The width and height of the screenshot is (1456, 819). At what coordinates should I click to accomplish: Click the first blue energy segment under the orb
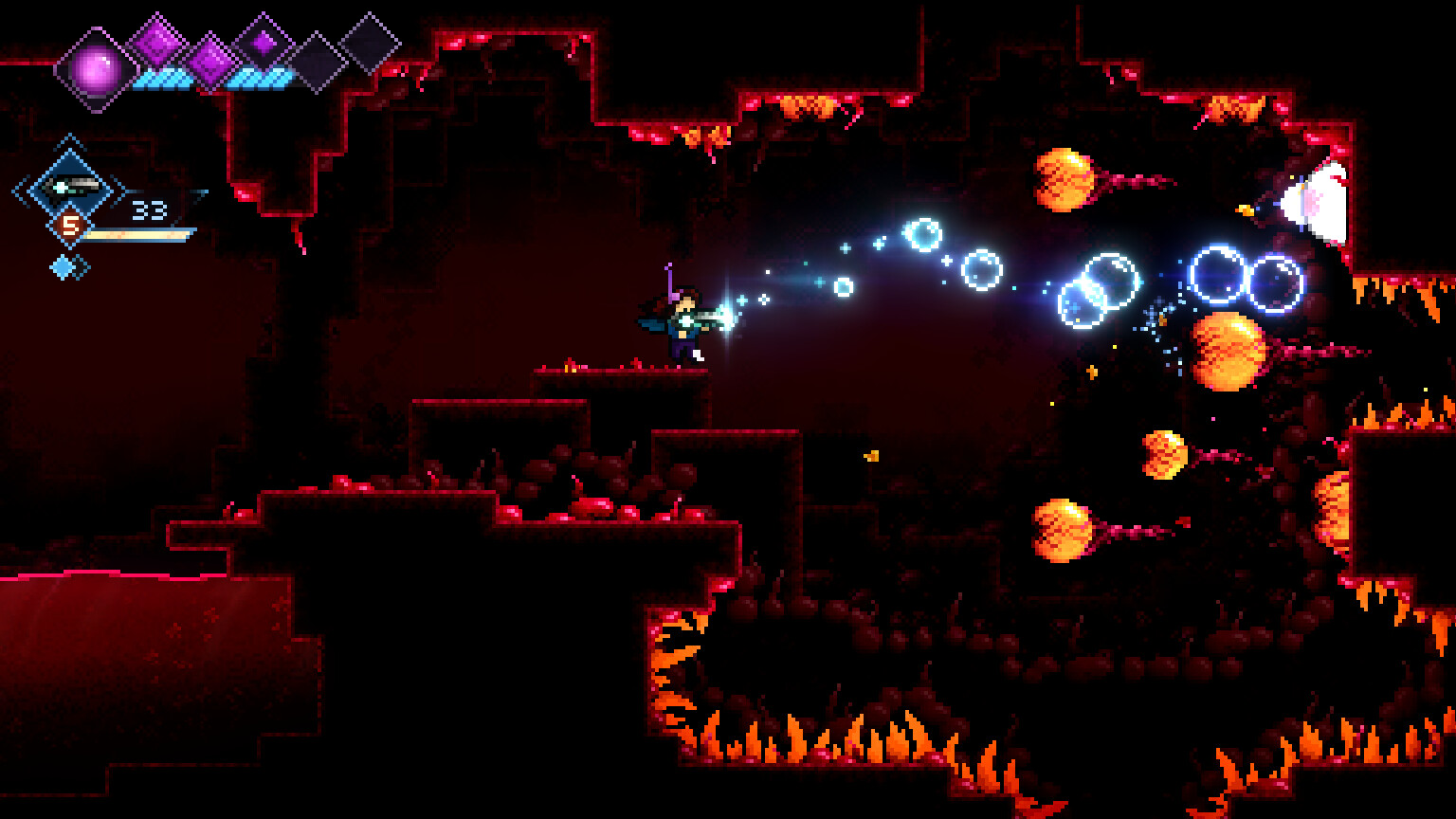click(x=161, y=77)
